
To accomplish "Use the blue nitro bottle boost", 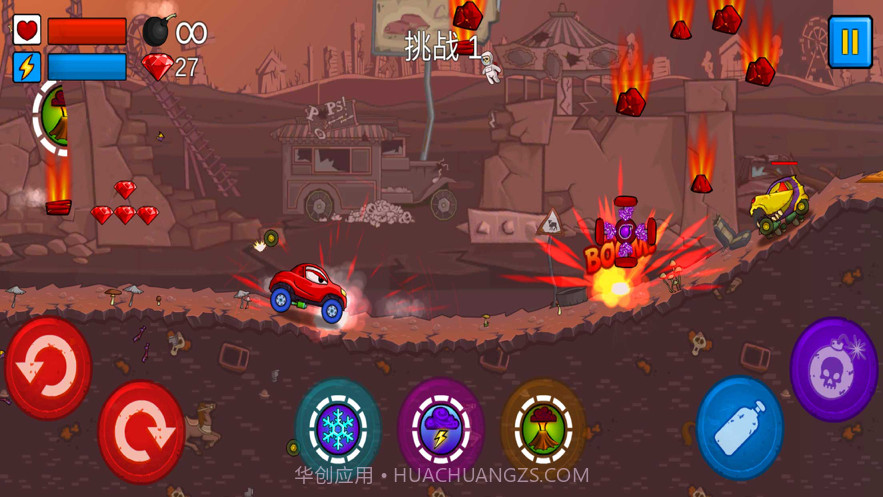I will click(740, 427).
